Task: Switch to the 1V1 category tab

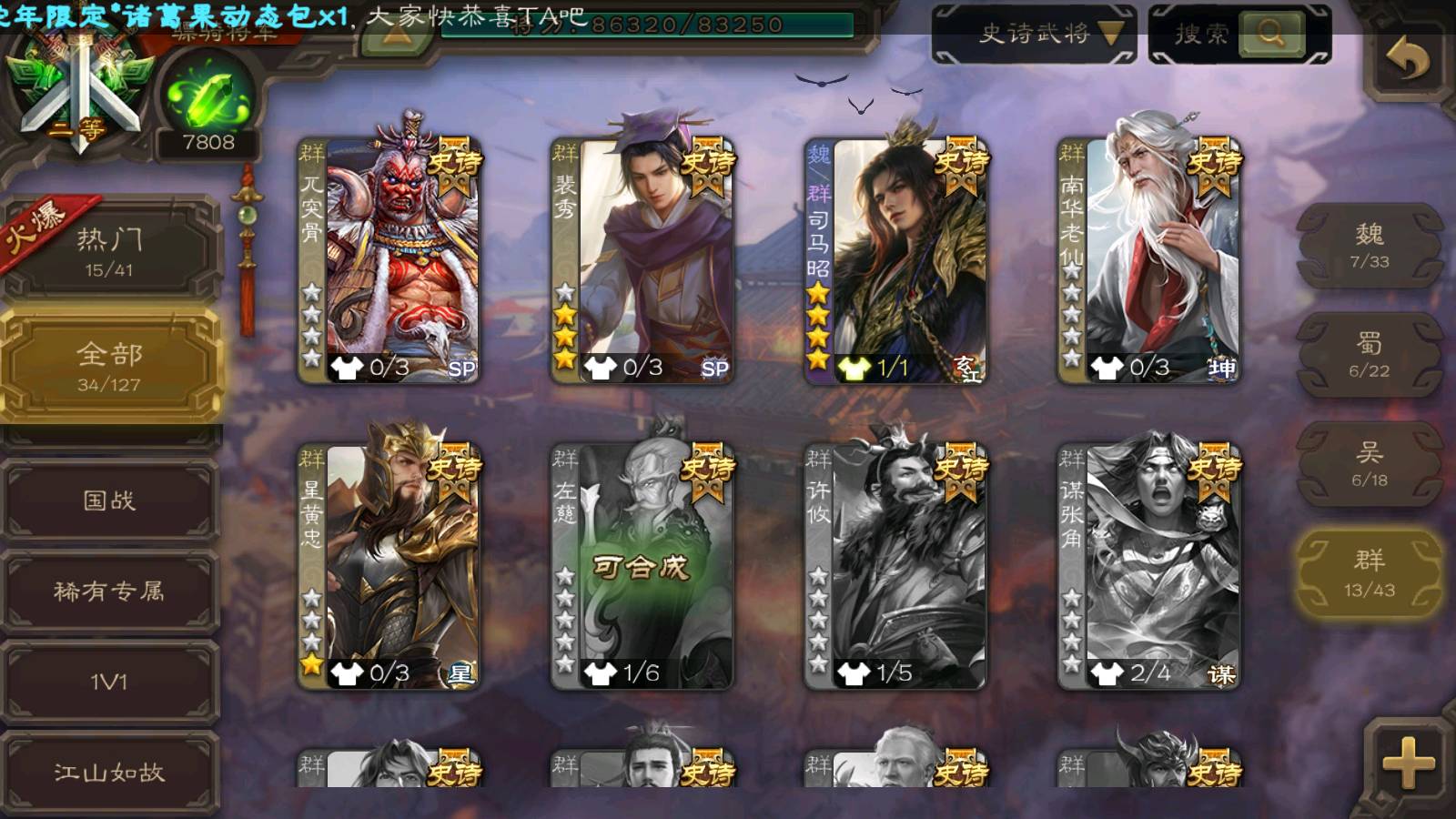Action: (x=109, y=682)
